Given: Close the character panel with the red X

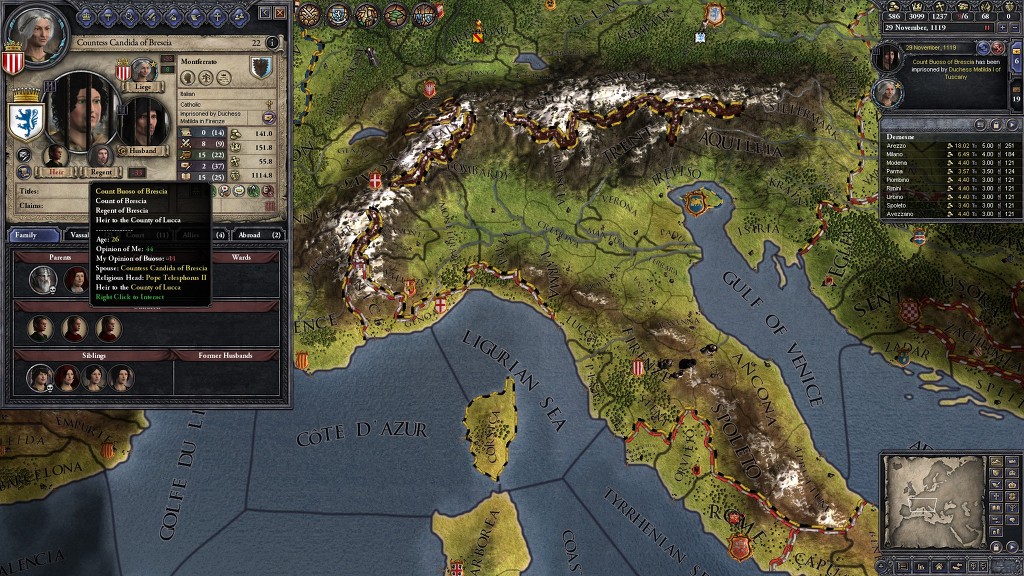Looking at the screenshot, I should click(x=281, y=12).
